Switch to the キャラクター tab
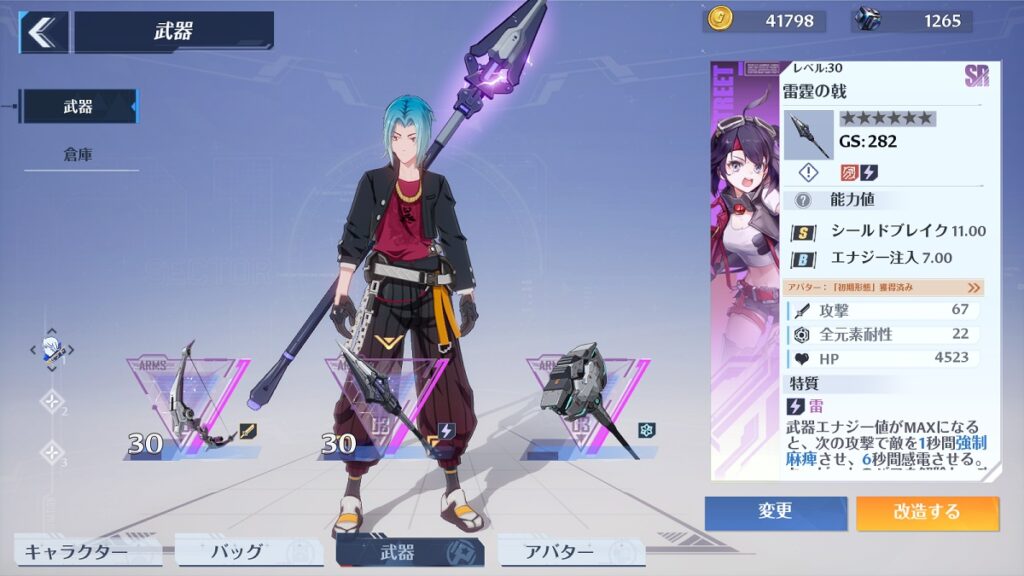Viewport: 1024px width, 576px height. pyautogui.click(x=76, y=551)
